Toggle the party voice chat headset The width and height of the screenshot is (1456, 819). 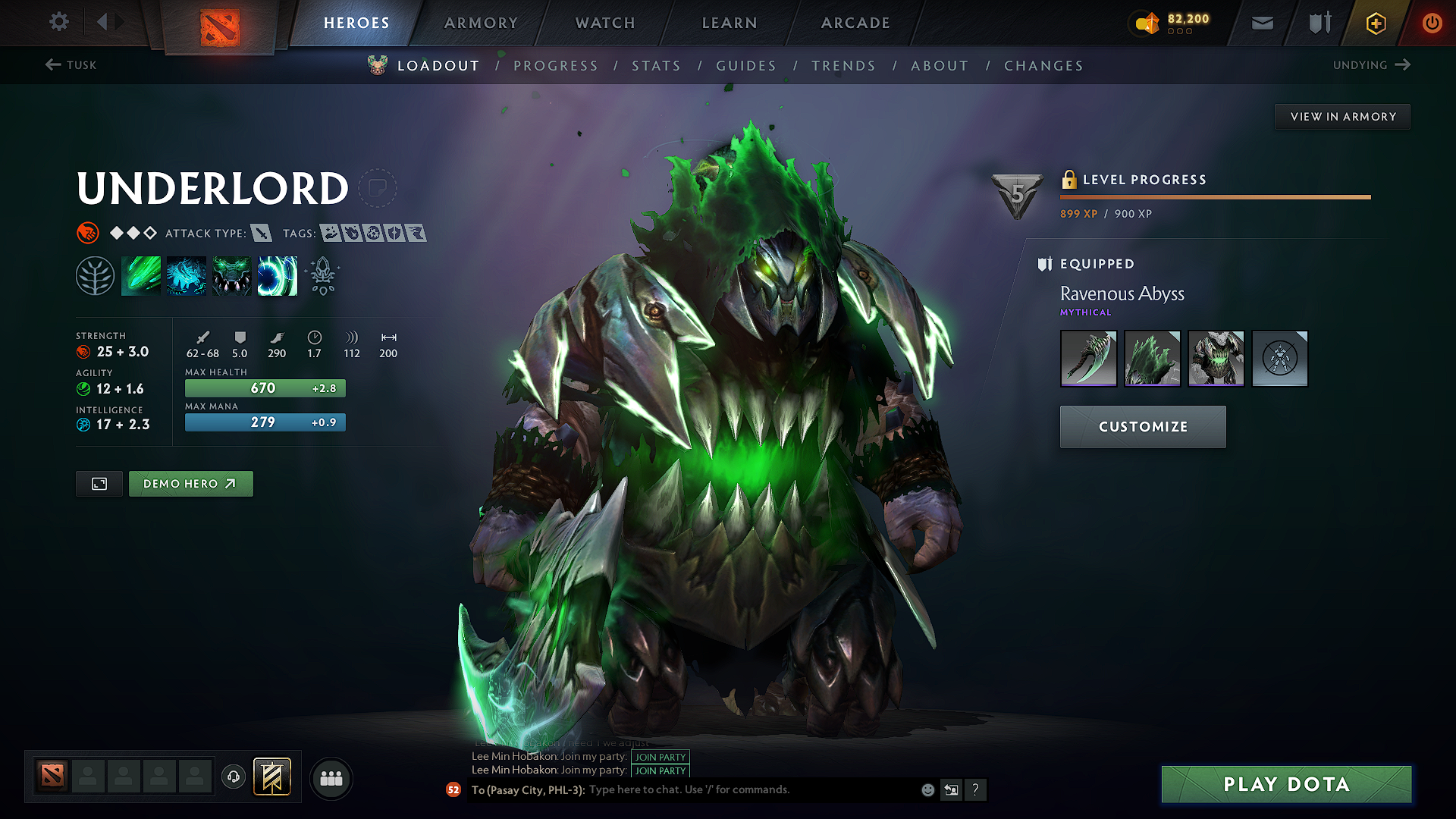(x=233, y=777)
